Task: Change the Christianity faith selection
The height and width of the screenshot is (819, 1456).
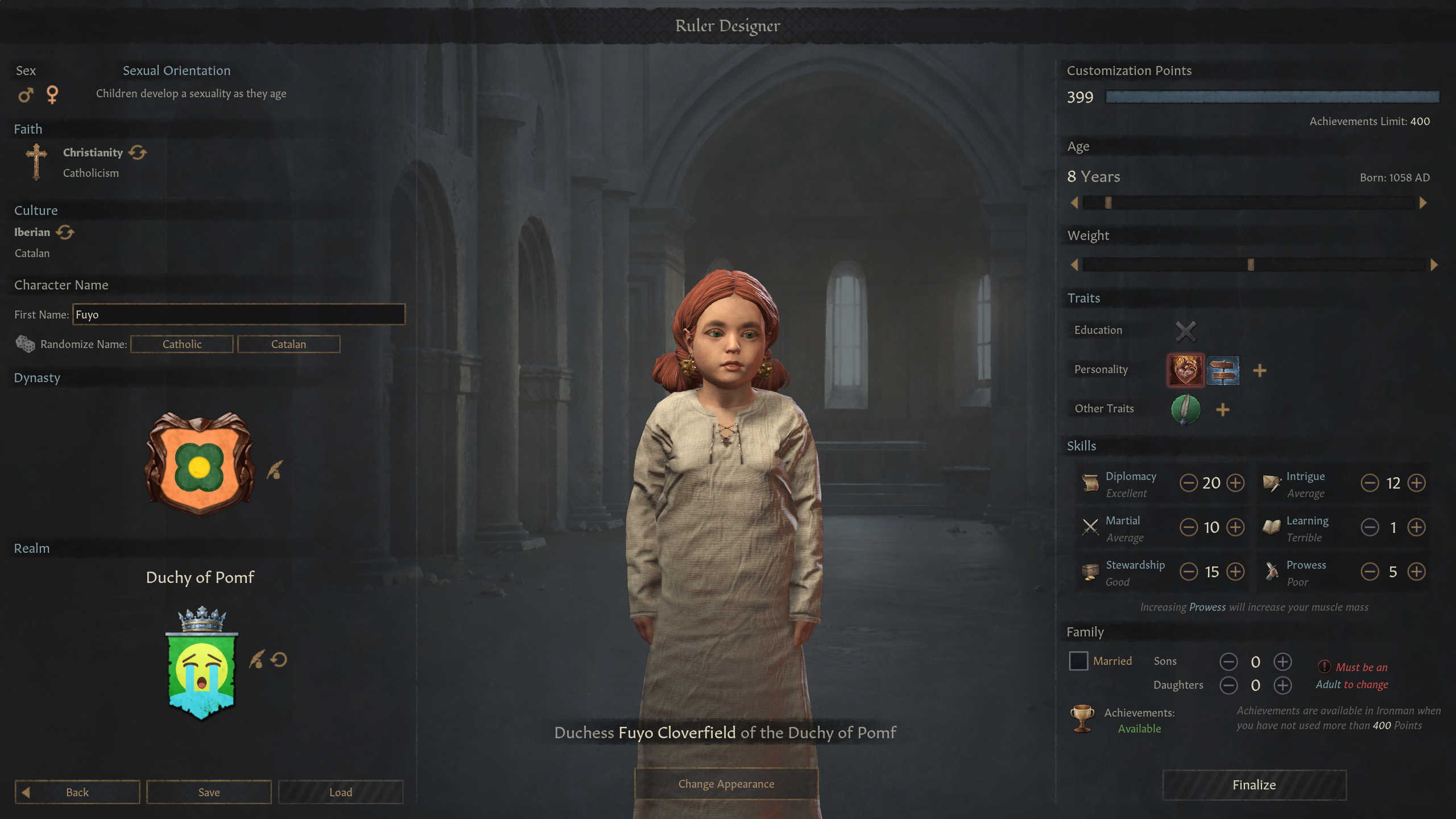Action: pyautogui.click(x=138, y=152)
